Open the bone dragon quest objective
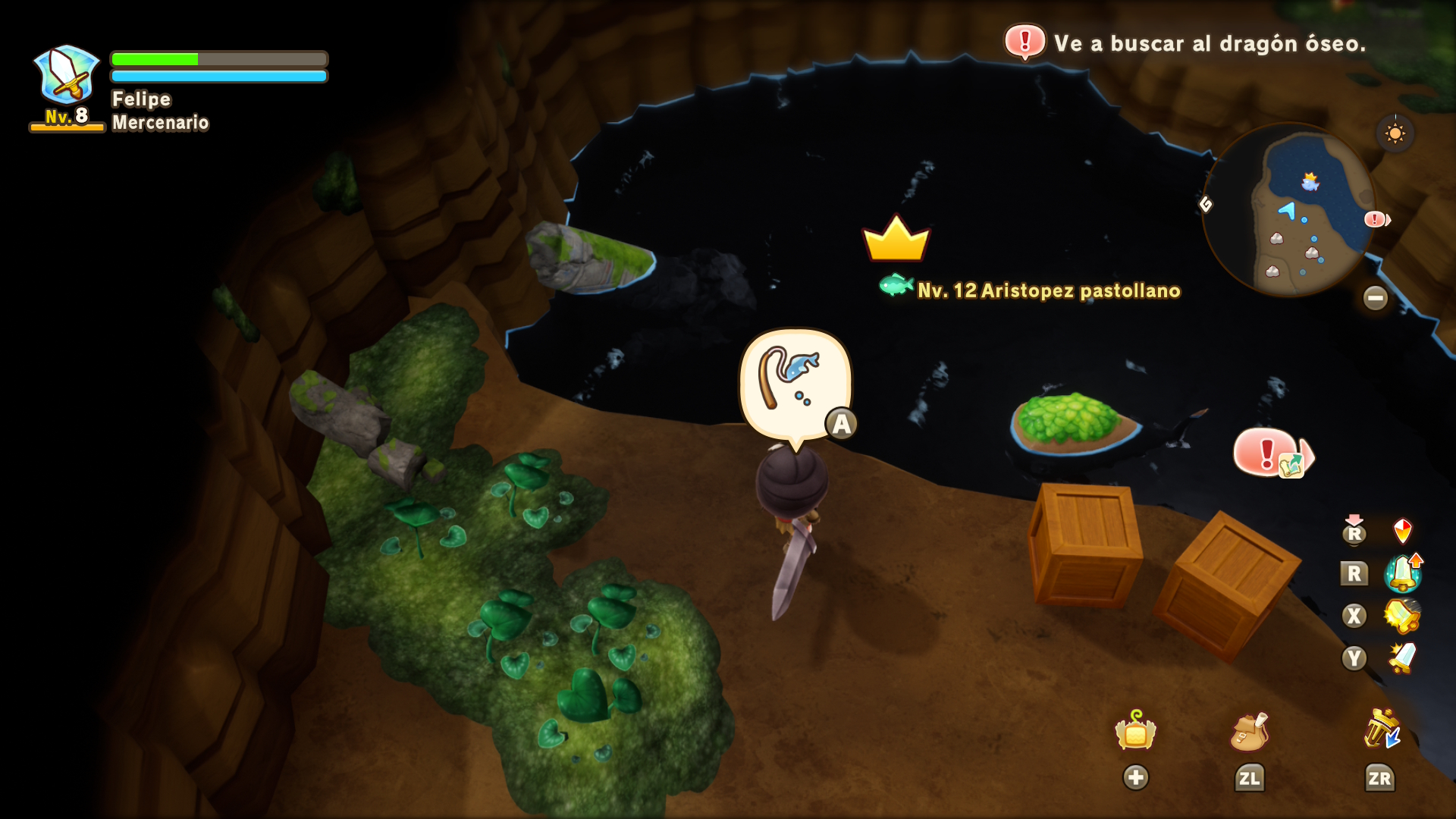Screen dimensions: 1456x819 coord(1185,43)
